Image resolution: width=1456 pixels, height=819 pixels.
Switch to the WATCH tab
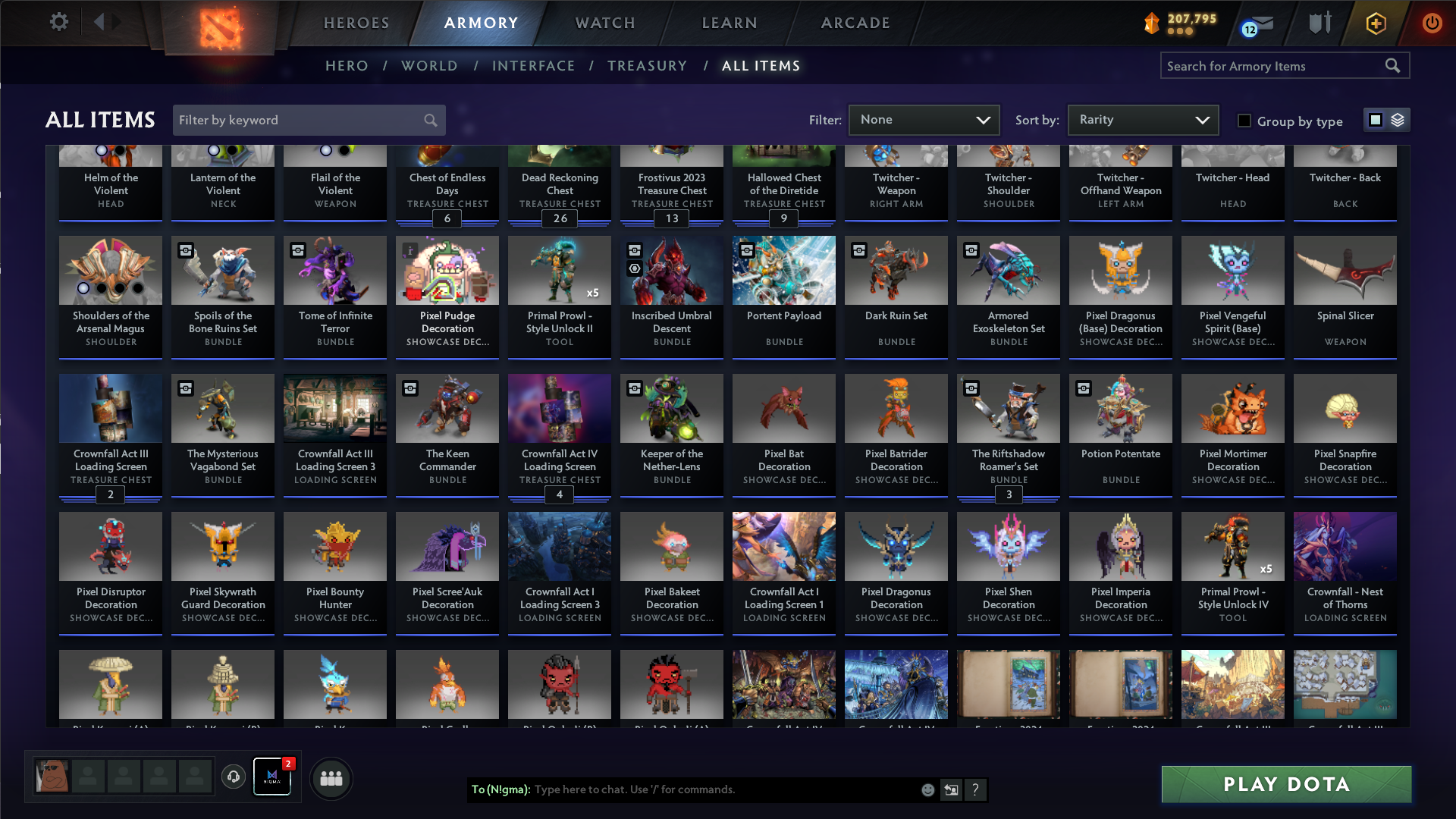coord(604,23)
